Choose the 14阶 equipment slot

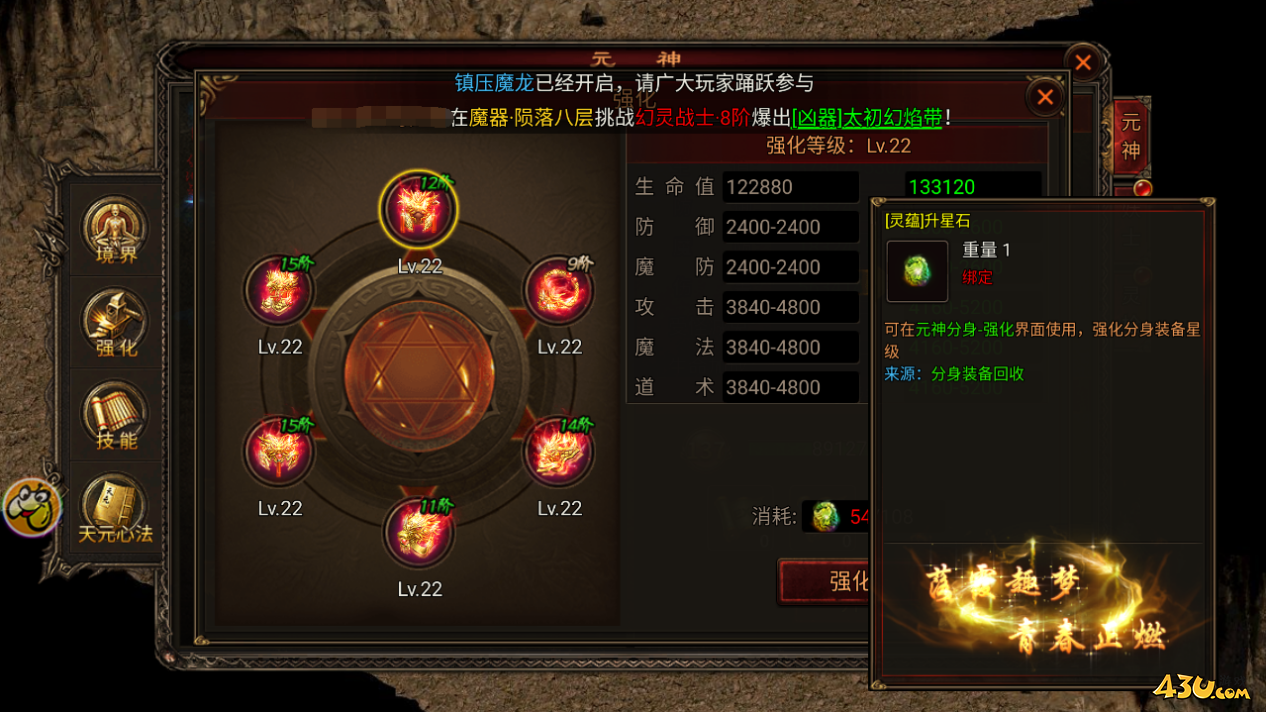click(559, 452)
